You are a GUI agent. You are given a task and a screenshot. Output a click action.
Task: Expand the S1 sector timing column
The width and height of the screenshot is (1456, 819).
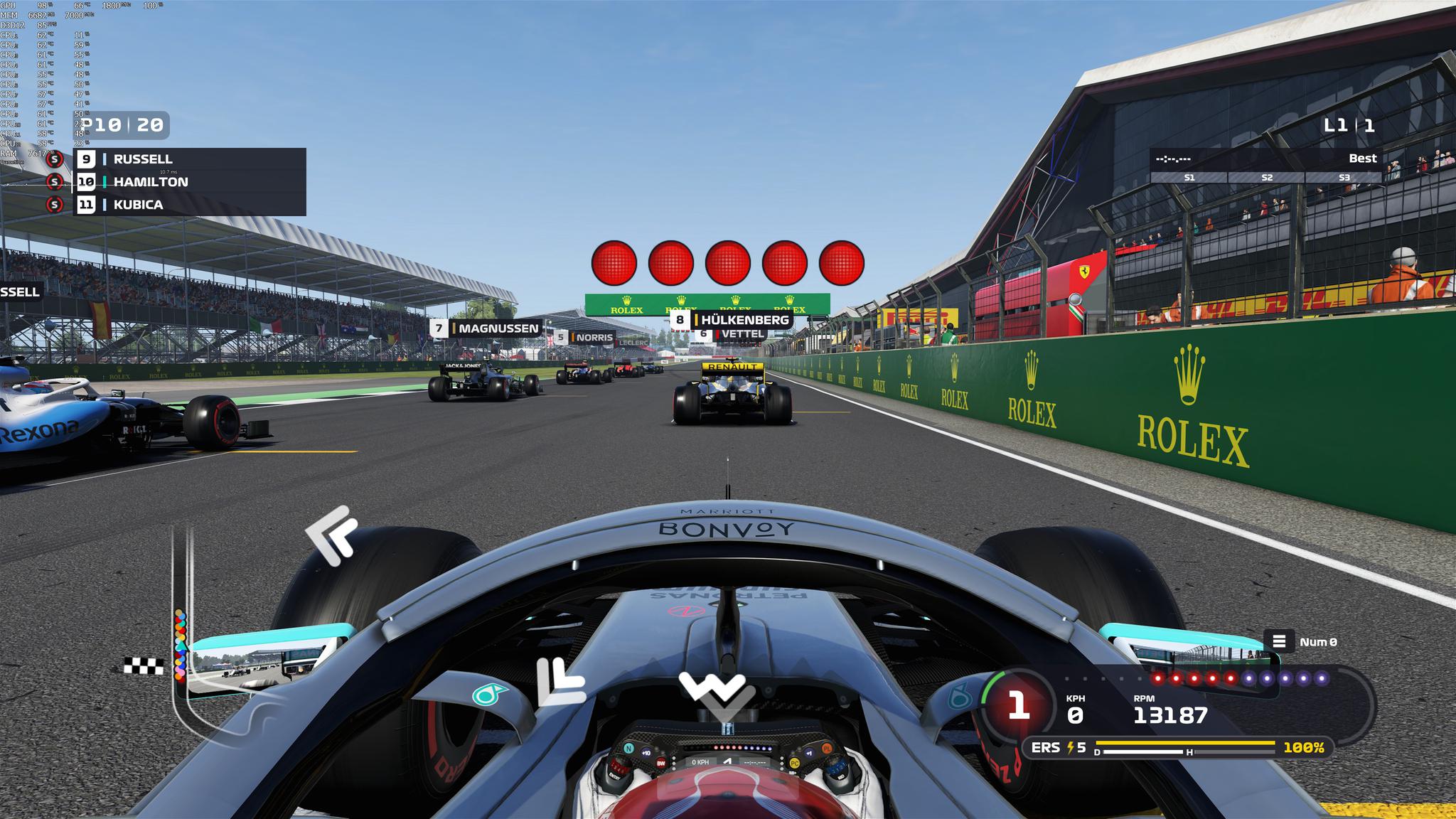pos(1188,179)
